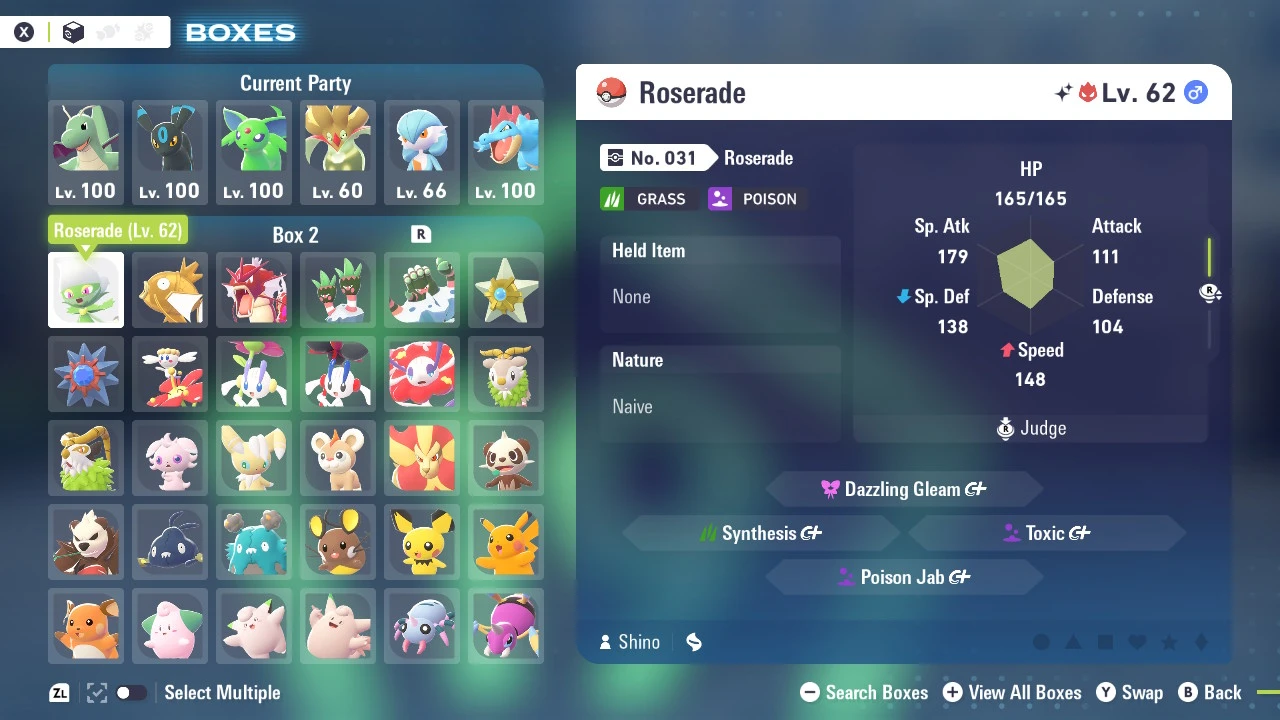The height and width of the screenshot is (720, 1280).
Task: Click the R icon next to Box 2
Action: 422,235
